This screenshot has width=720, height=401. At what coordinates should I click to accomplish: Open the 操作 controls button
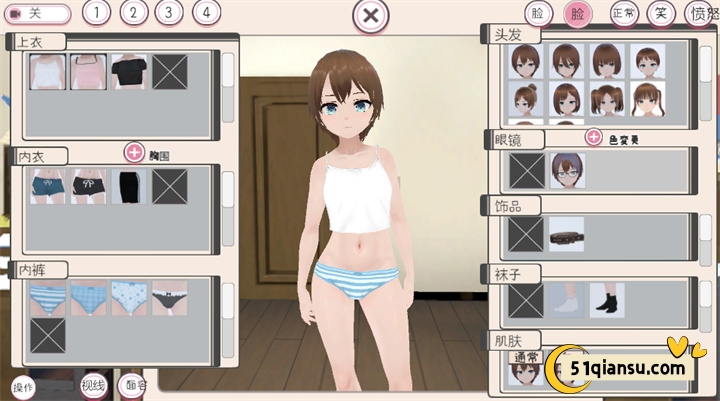coord(22,386)
